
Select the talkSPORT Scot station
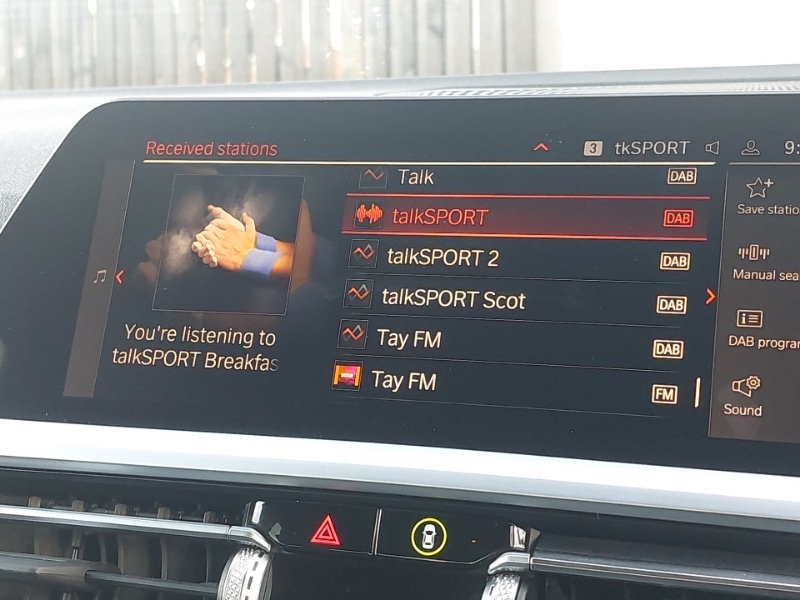[515, 300]
